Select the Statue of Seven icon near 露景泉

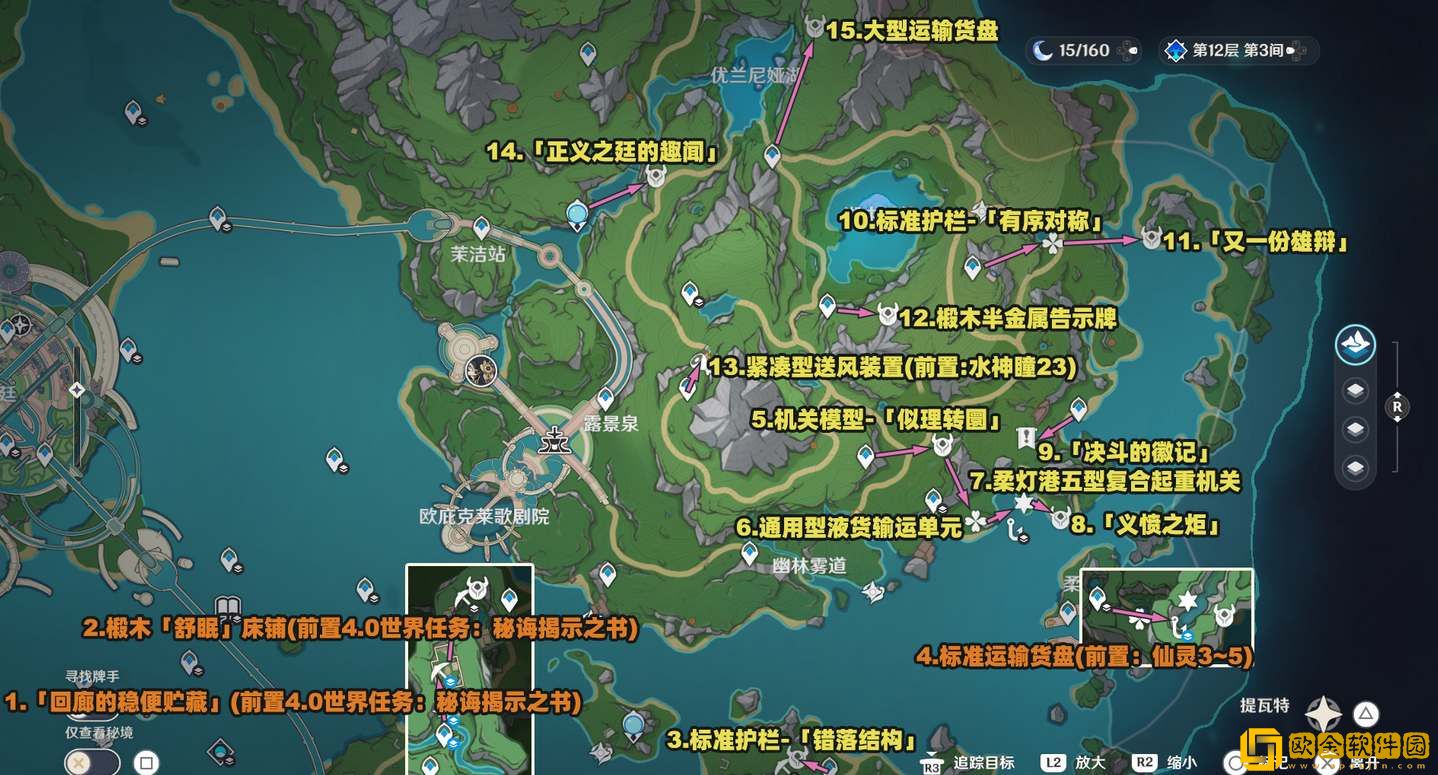[553, 440]
